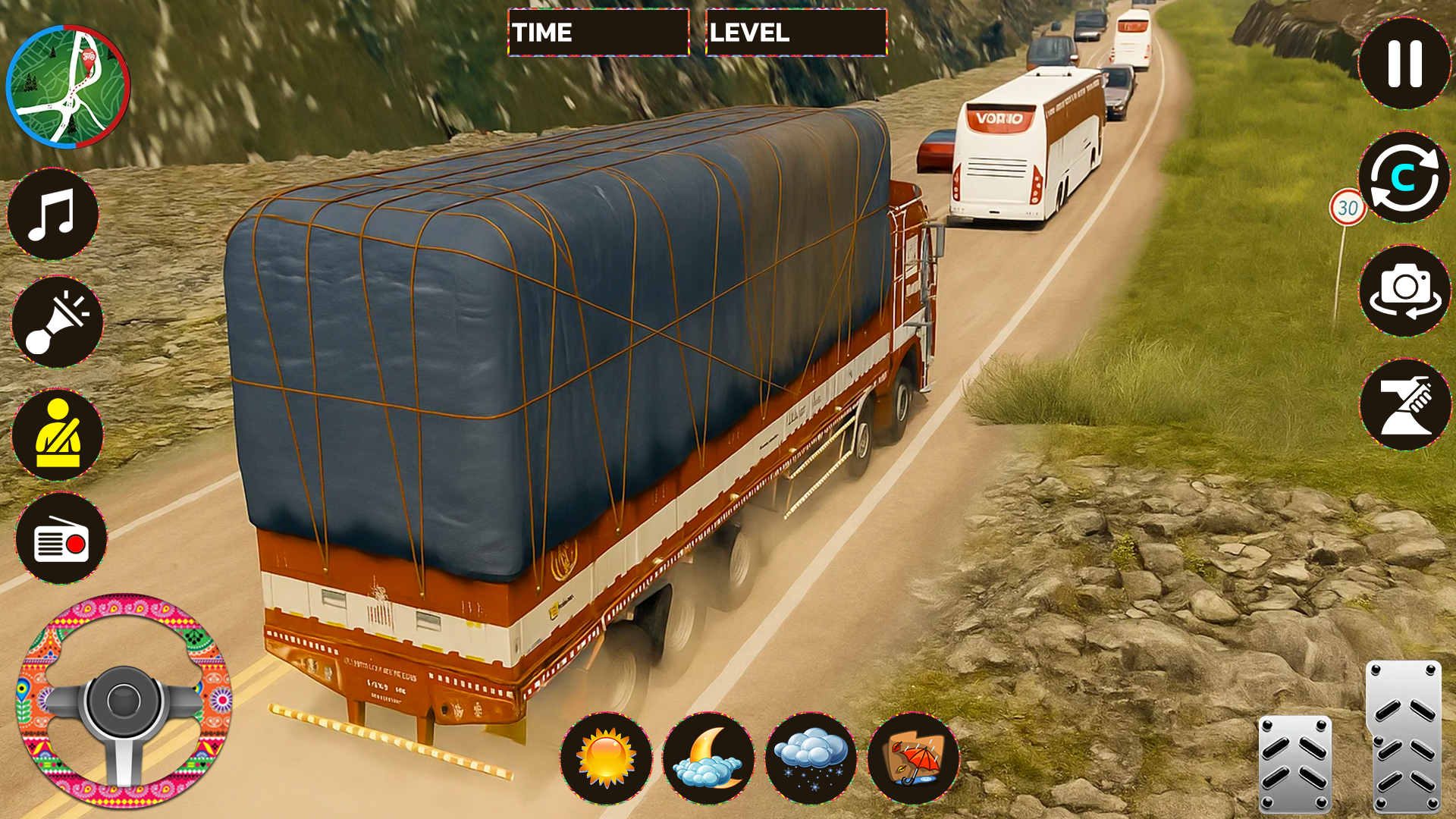Tap the hand gesture button below camera

(x=1404, y=405)
